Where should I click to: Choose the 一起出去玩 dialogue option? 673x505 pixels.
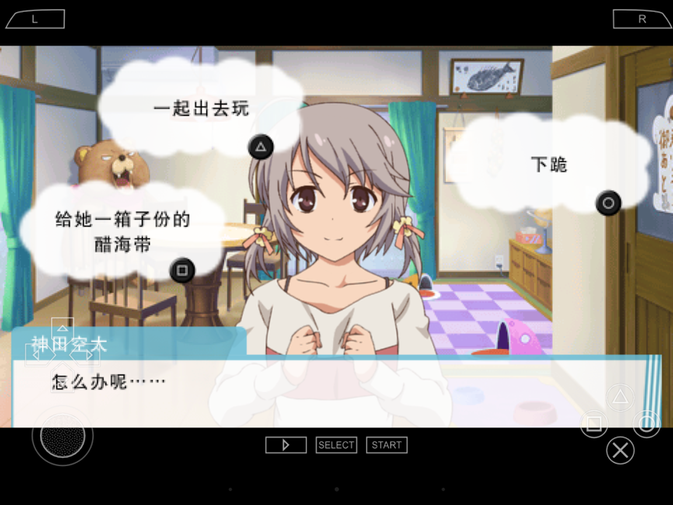(x=200, y=109)
